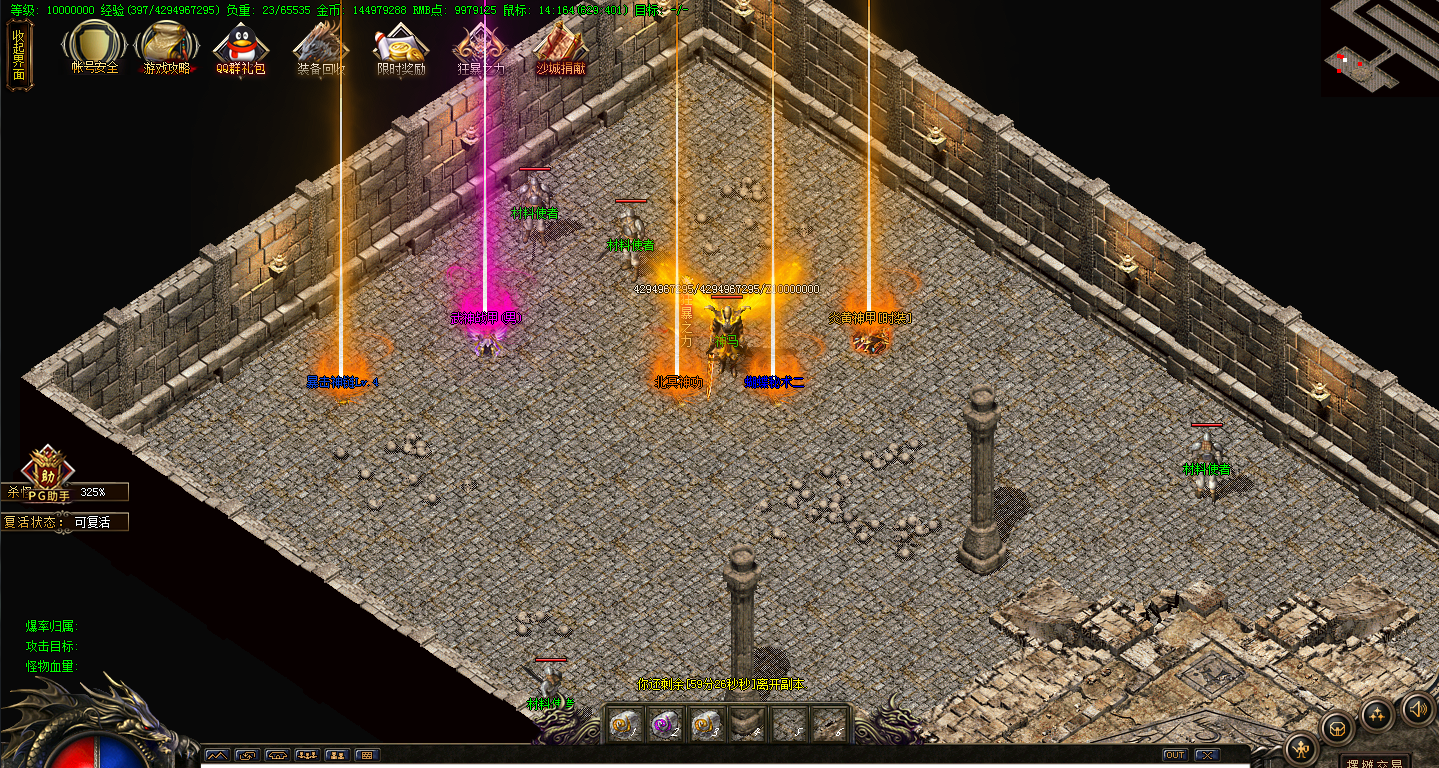The height and width of the screenshot is (768, 1439).
Task: Use the orange scroll in hotbar slot 3
Action: click(704, 725)
